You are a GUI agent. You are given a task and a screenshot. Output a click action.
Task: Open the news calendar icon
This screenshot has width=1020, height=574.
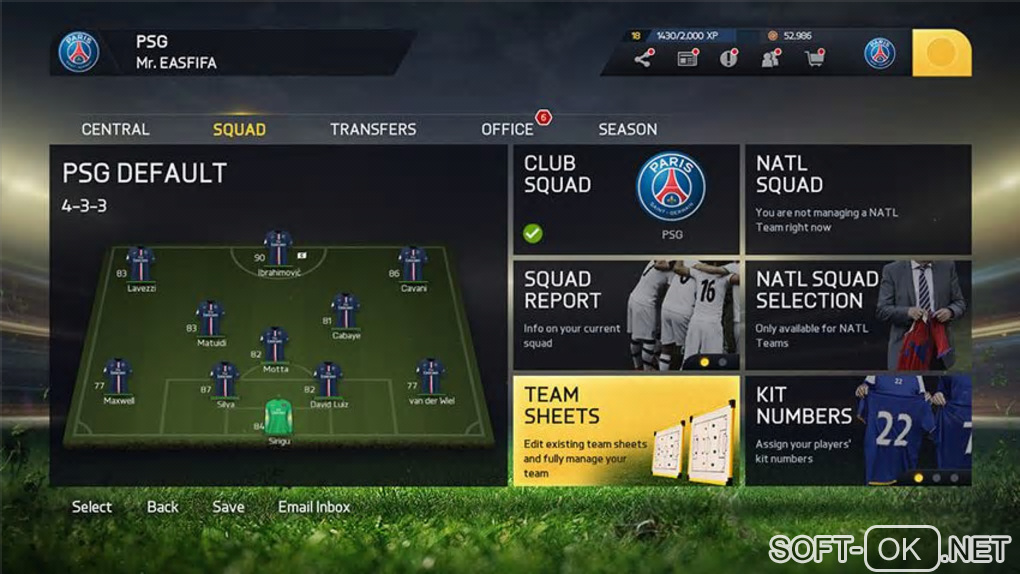[687, 59]
